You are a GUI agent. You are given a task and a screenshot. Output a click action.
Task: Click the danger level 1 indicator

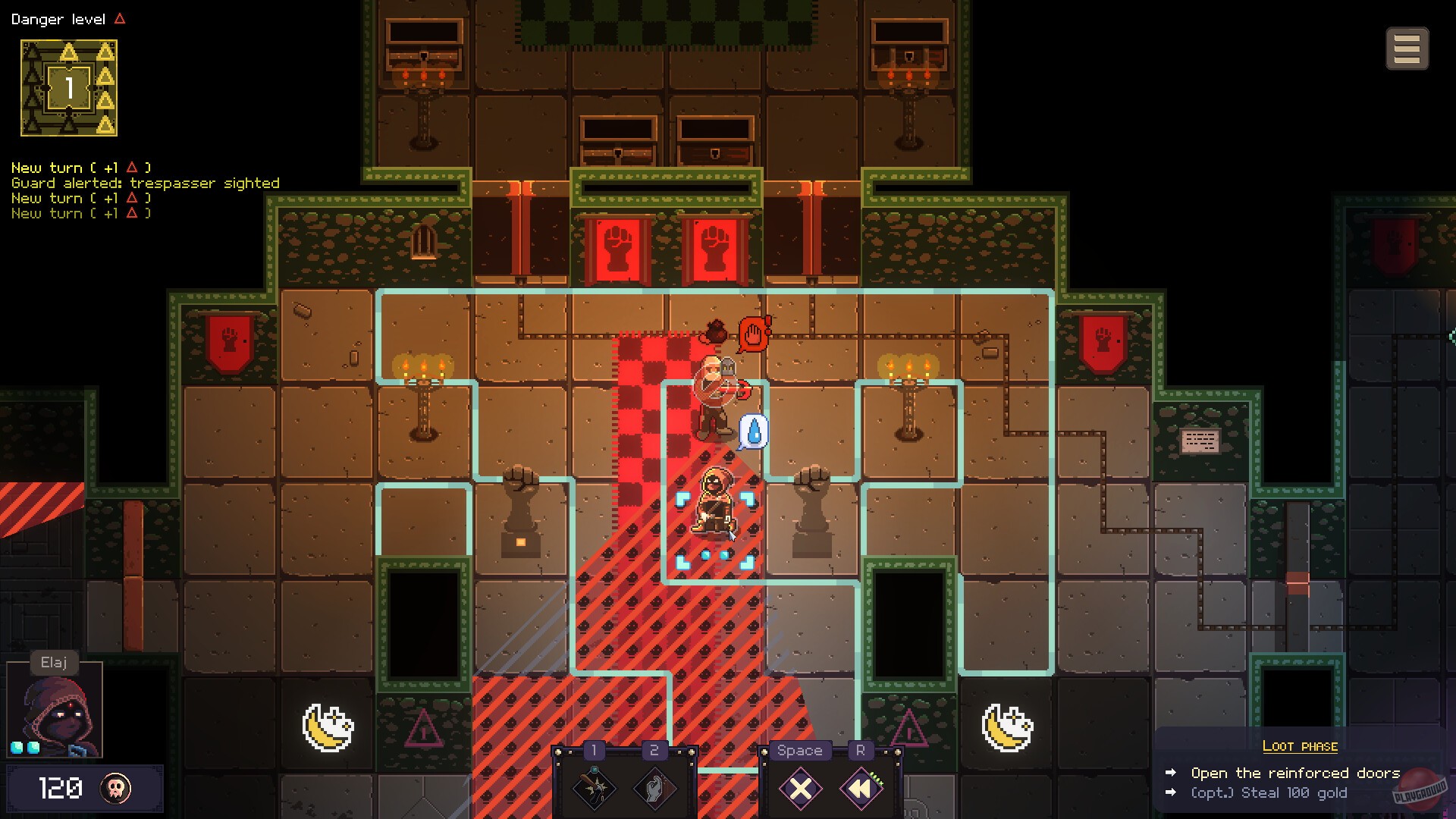(68, 87)
